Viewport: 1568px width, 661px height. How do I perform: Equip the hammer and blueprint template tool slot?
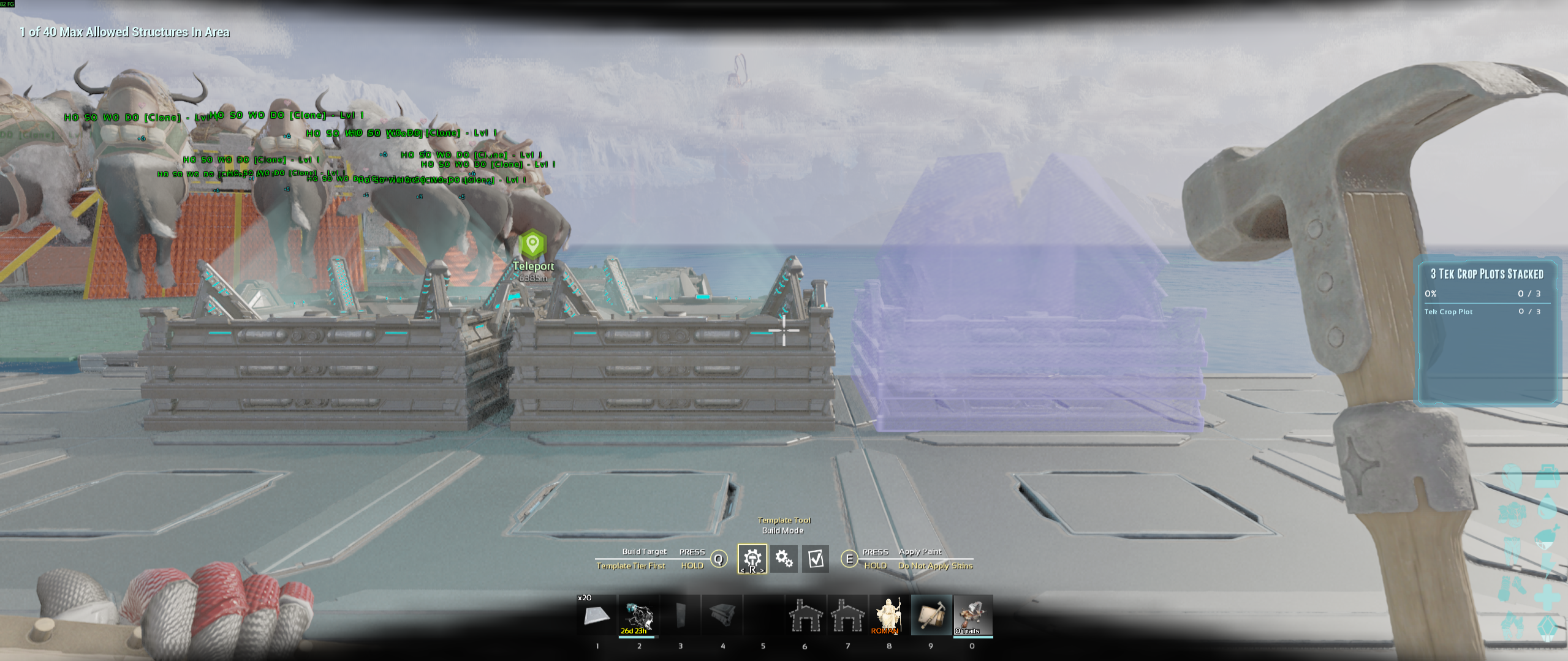(931, 615)
